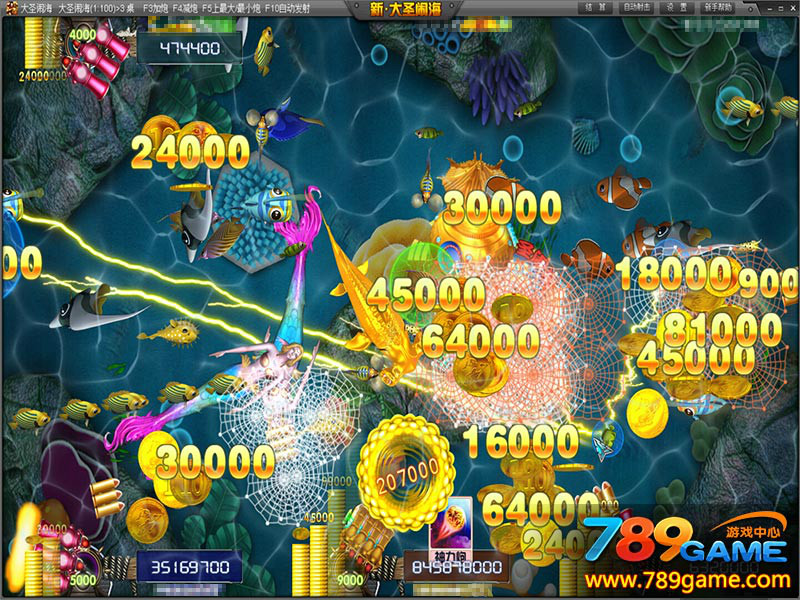Toggle 自动射击 auto-fire
Image resolution: width=800 pixels, height=600 pixels.
[636, 7]
